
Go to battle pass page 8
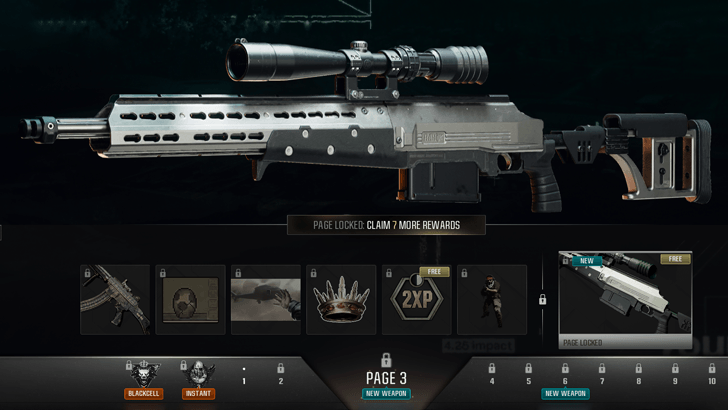point(639,376)
